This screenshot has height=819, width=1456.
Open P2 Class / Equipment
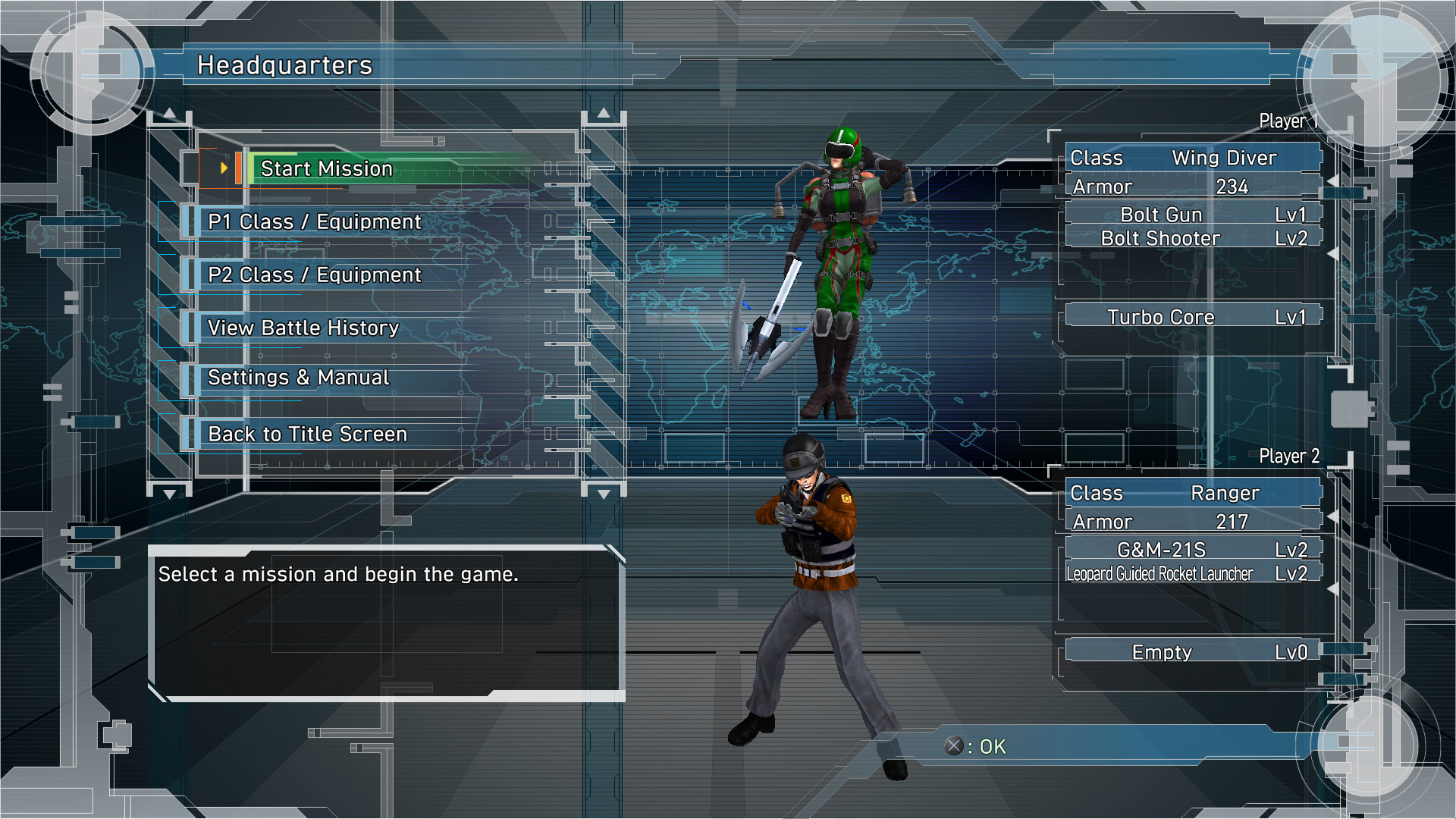click(x=314, y=275)
